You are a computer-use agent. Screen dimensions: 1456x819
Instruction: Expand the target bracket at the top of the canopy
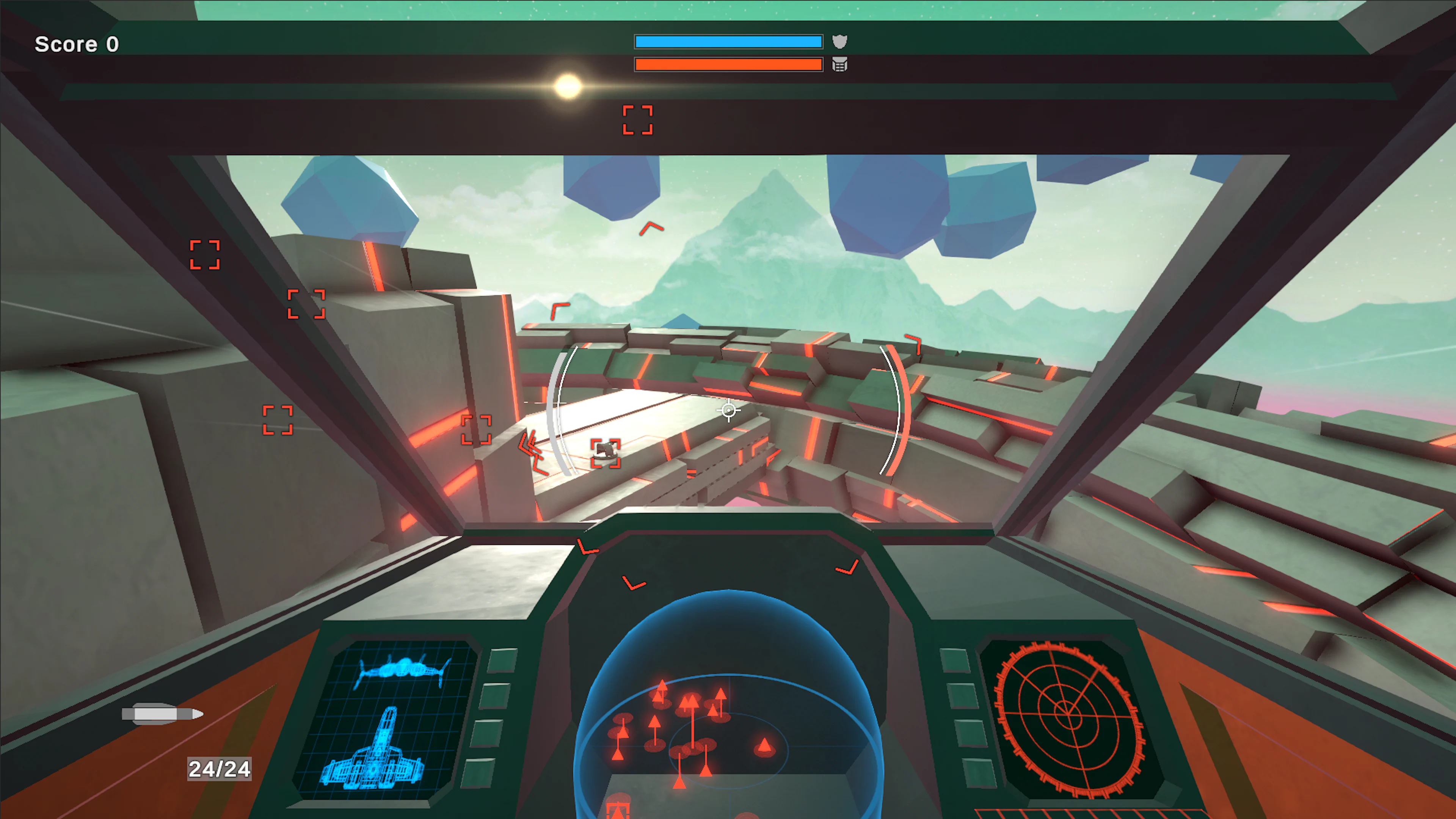pyautogui.click(x=637, y=120)
